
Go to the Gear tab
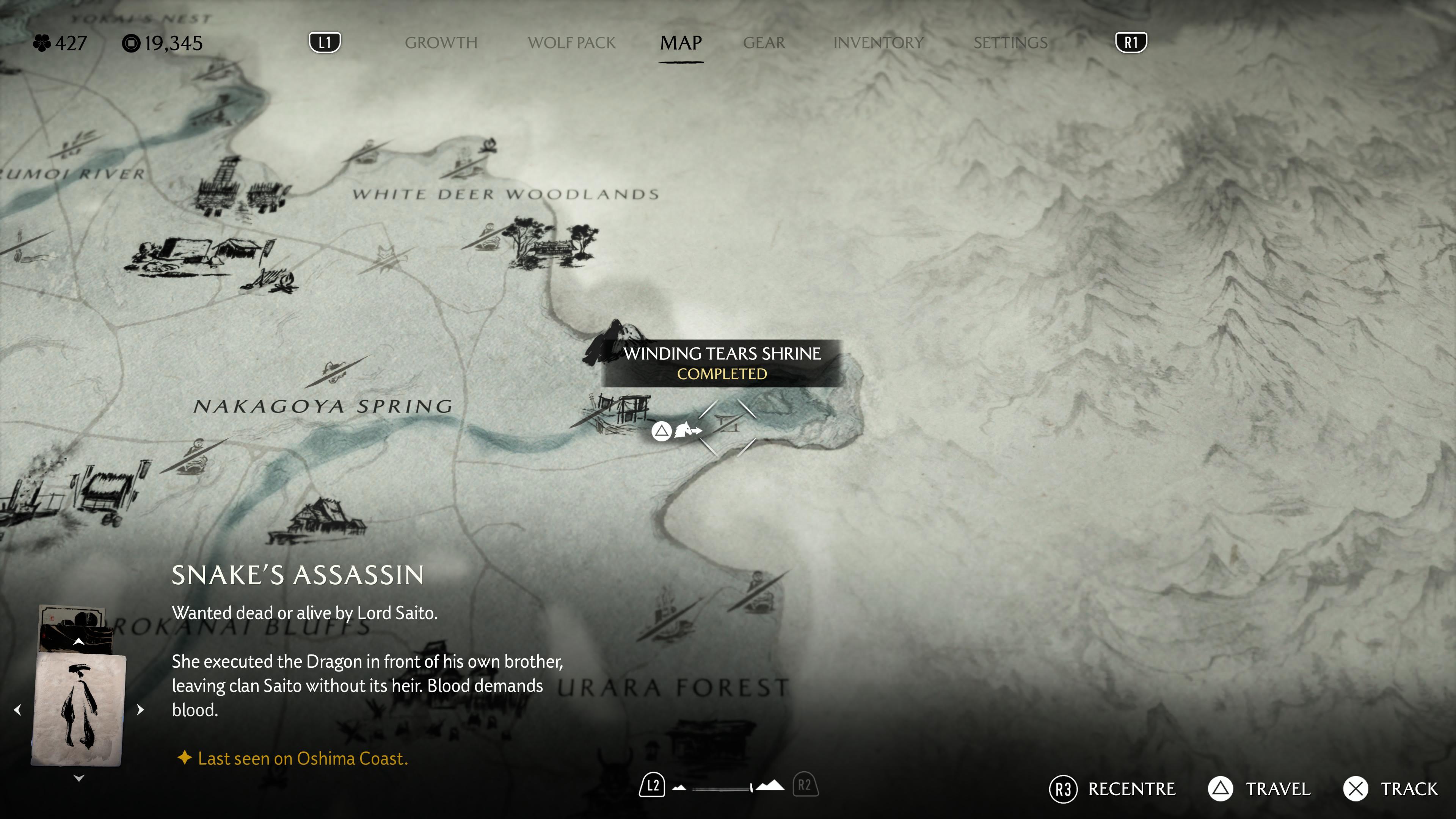[x=764, y=43]
